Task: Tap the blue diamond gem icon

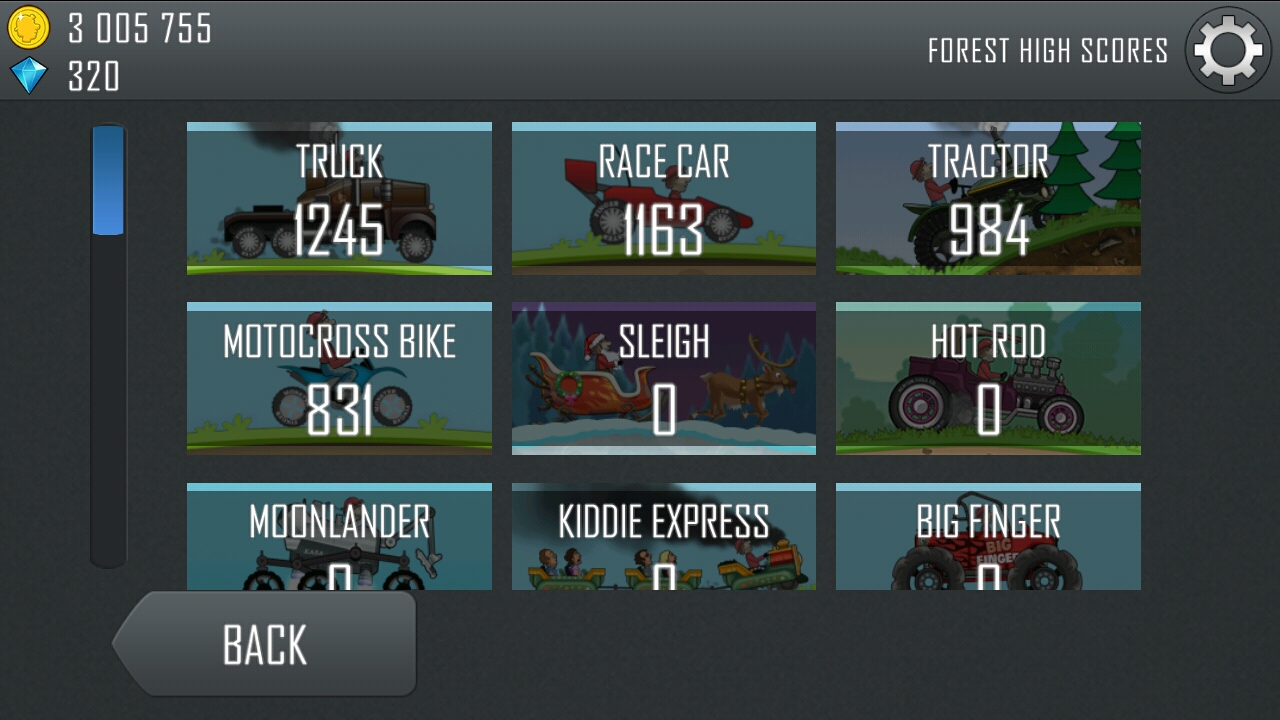Action: pyautogui.click(x=28, y=75)
